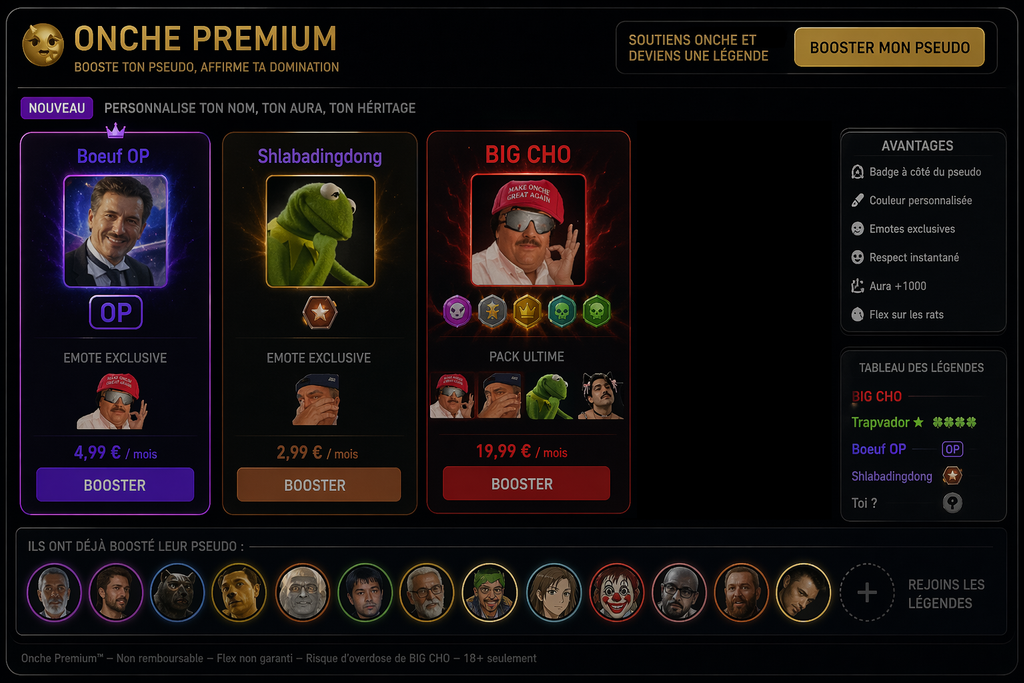Click the Onche Premium logo coin
The height and width of the screenshot is (683, 1024).
43,45
